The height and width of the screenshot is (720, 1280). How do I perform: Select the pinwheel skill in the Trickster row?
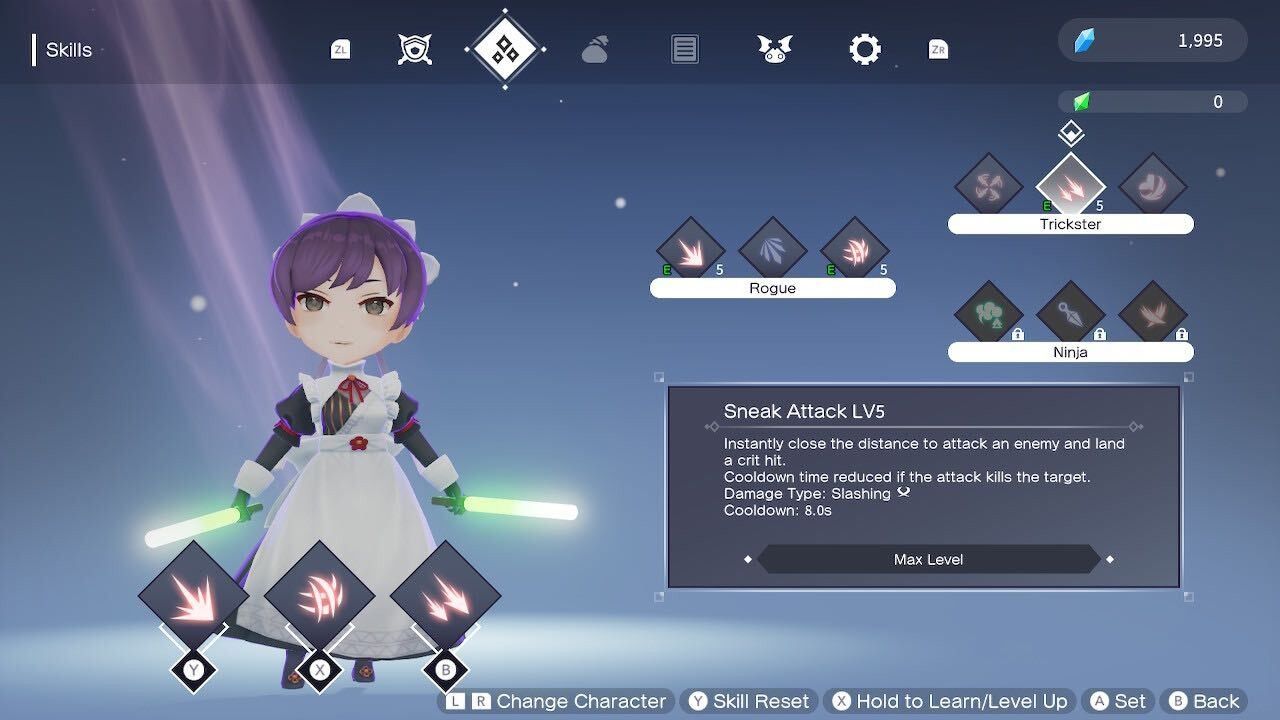[988, 185]
